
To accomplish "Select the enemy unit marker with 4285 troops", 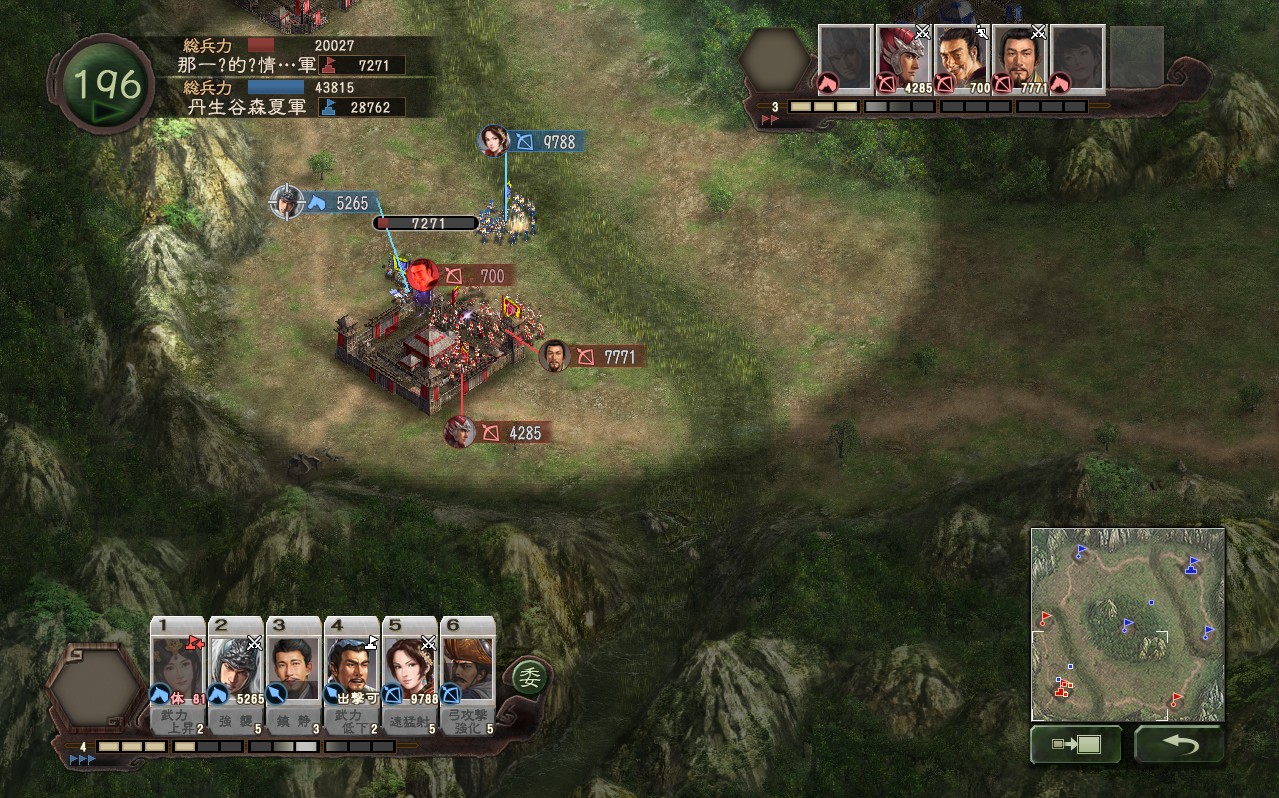I will tap(460, 432).
